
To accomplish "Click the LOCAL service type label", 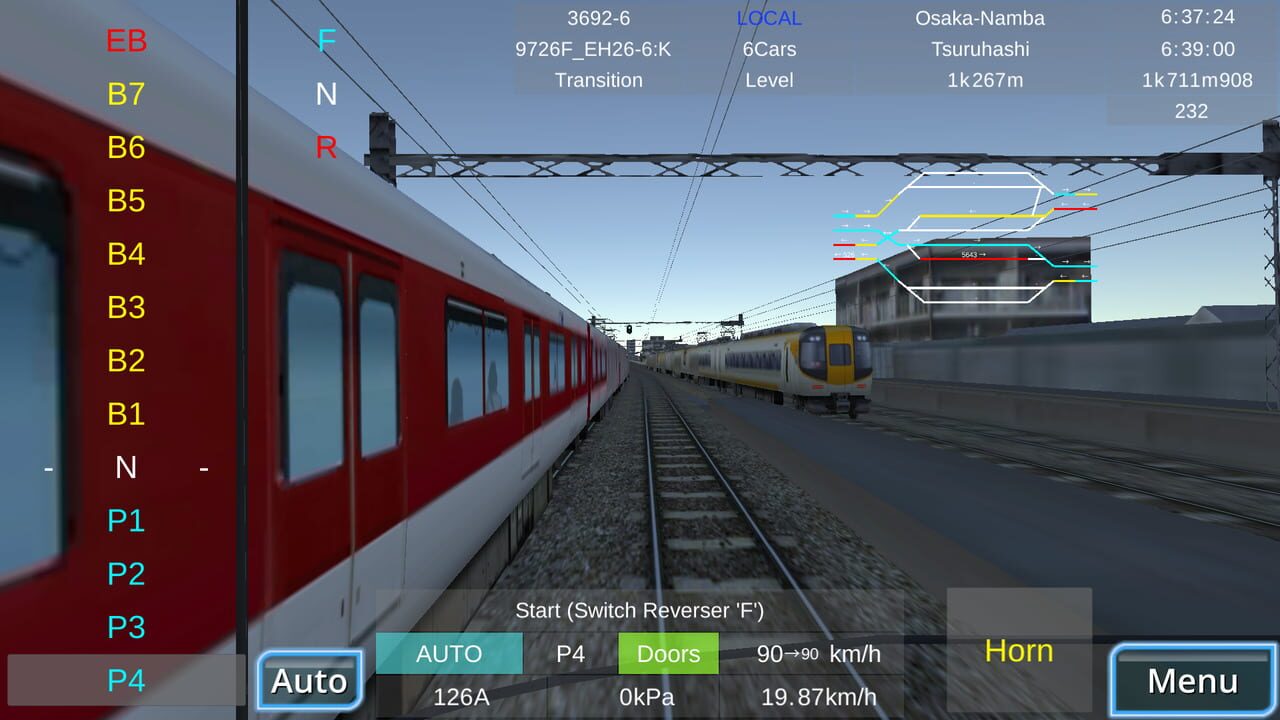I will pos(768,17).
